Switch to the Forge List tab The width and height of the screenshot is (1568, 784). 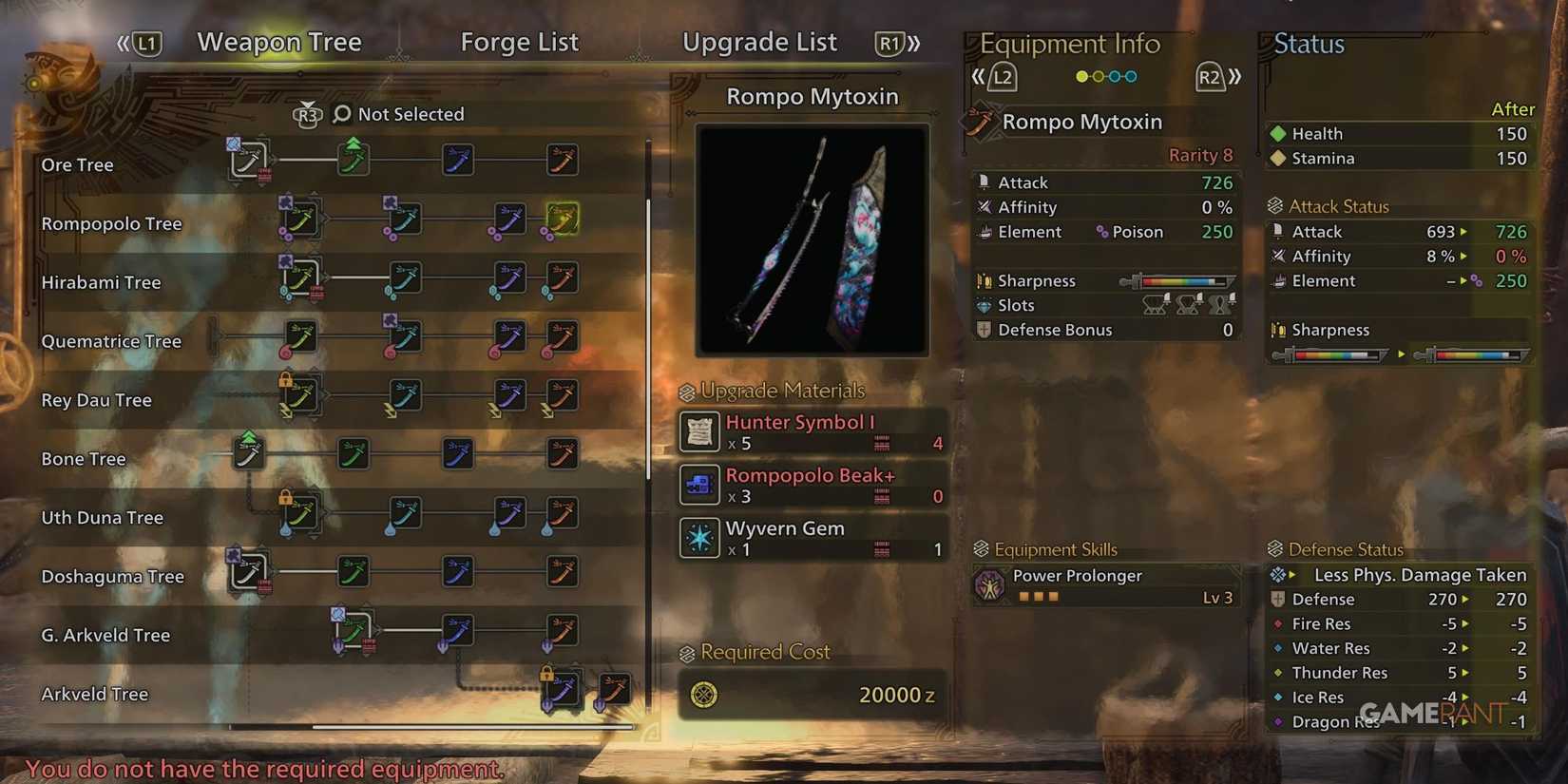coord(519,42)
